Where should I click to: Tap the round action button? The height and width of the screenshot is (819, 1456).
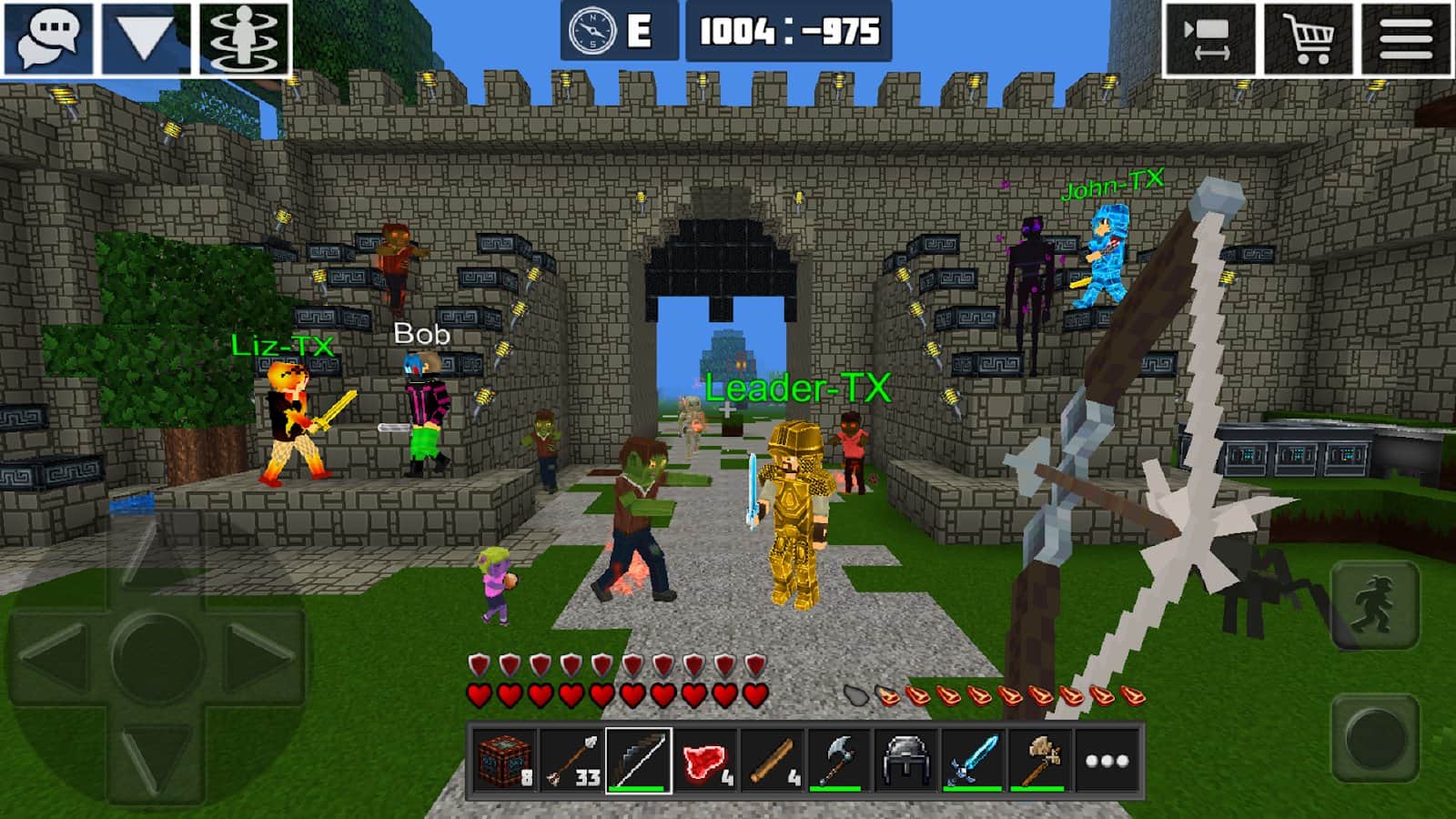click(x=1375, y=737)
